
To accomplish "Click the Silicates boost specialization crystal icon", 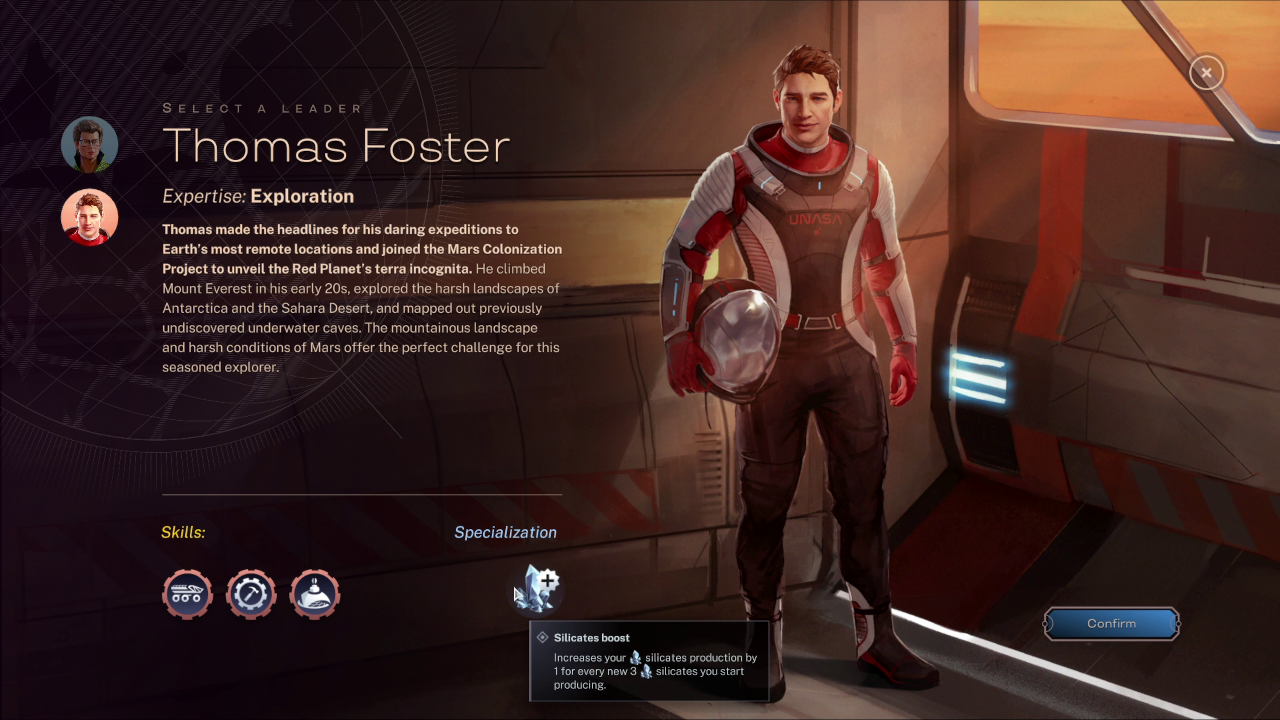I will point(540,589).
